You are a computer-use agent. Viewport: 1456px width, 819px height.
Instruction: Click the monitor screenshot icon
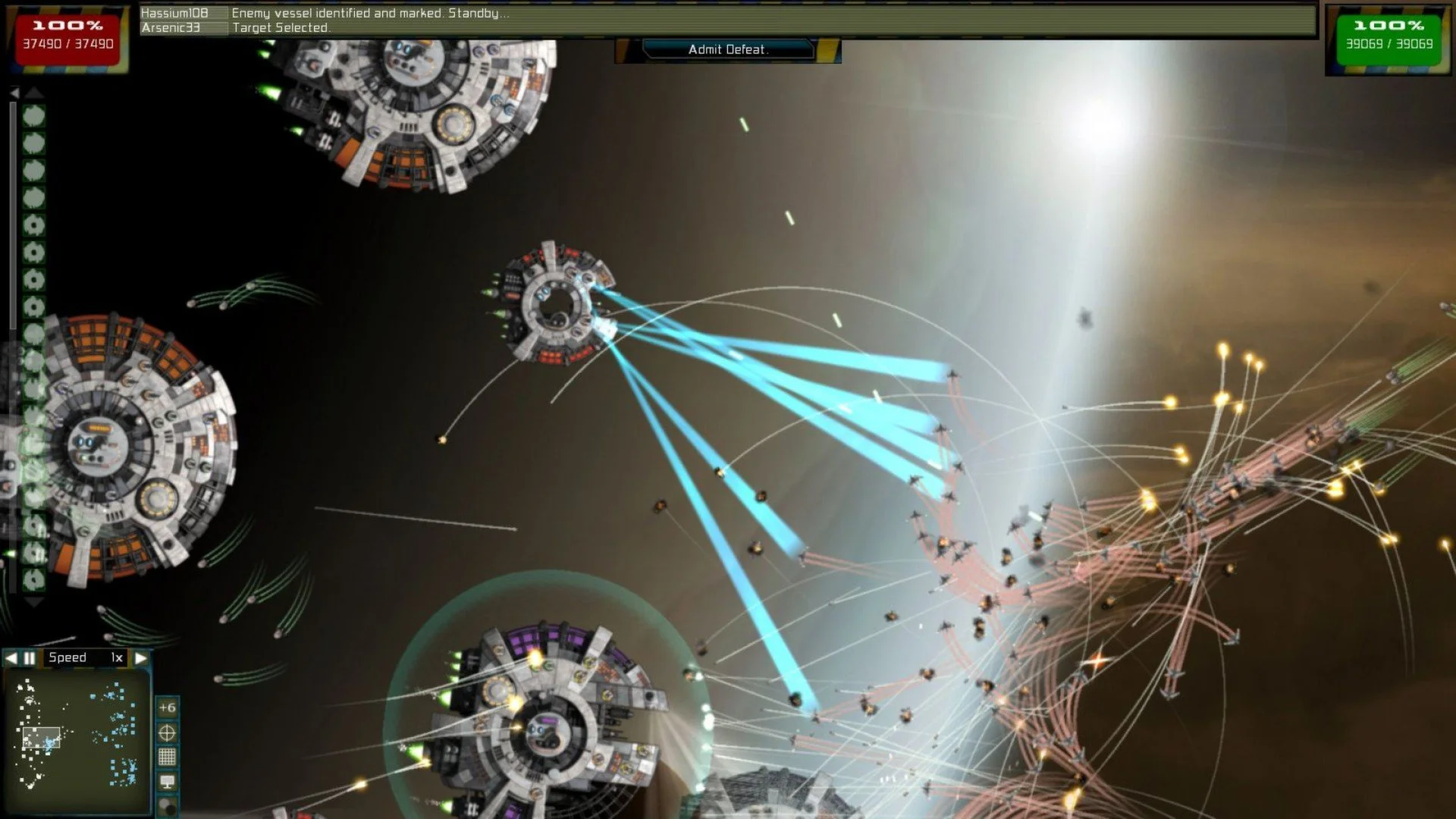168,782
